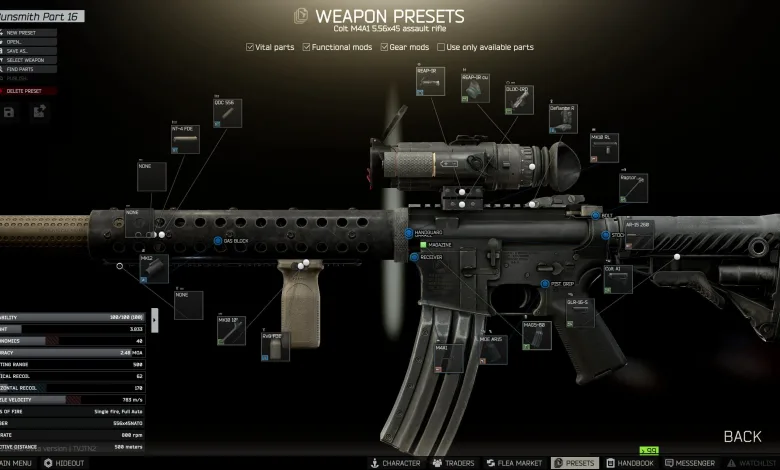Toggle the Vital parts checkbox
Screen dimensions: 780x470
[250, 47]
